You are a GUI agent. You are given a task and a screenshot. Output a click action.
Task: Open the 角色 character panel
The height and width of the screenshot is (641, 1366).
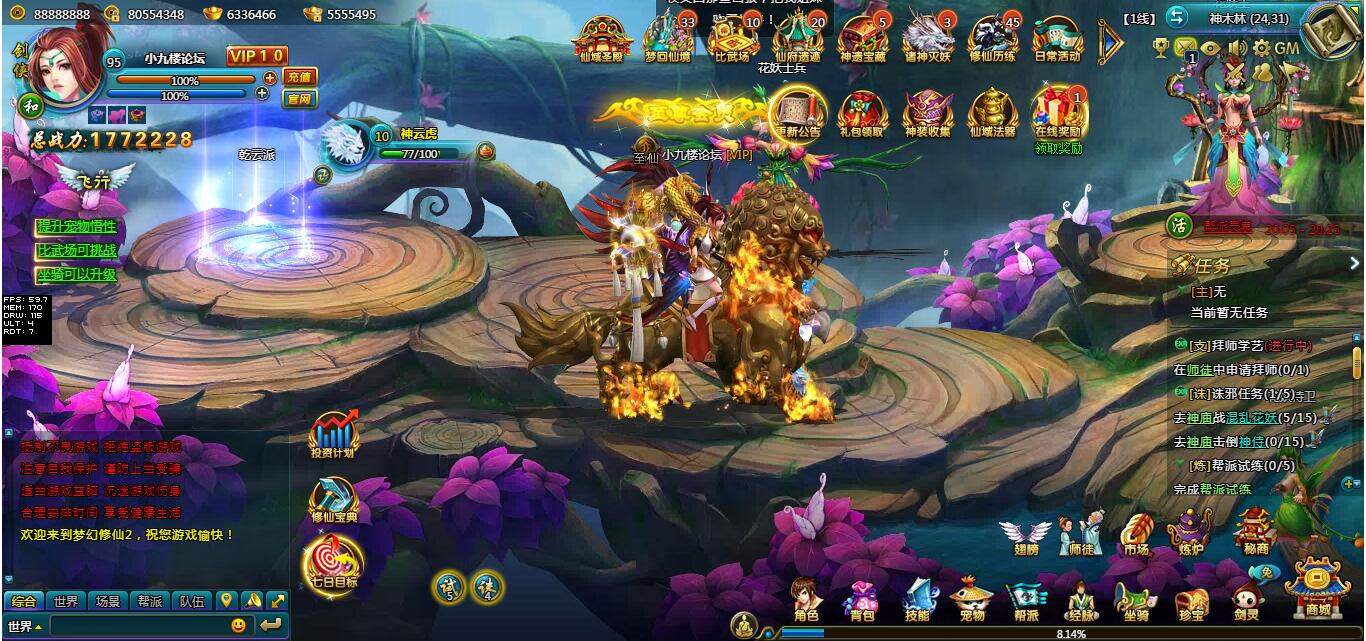click(805, 598)
